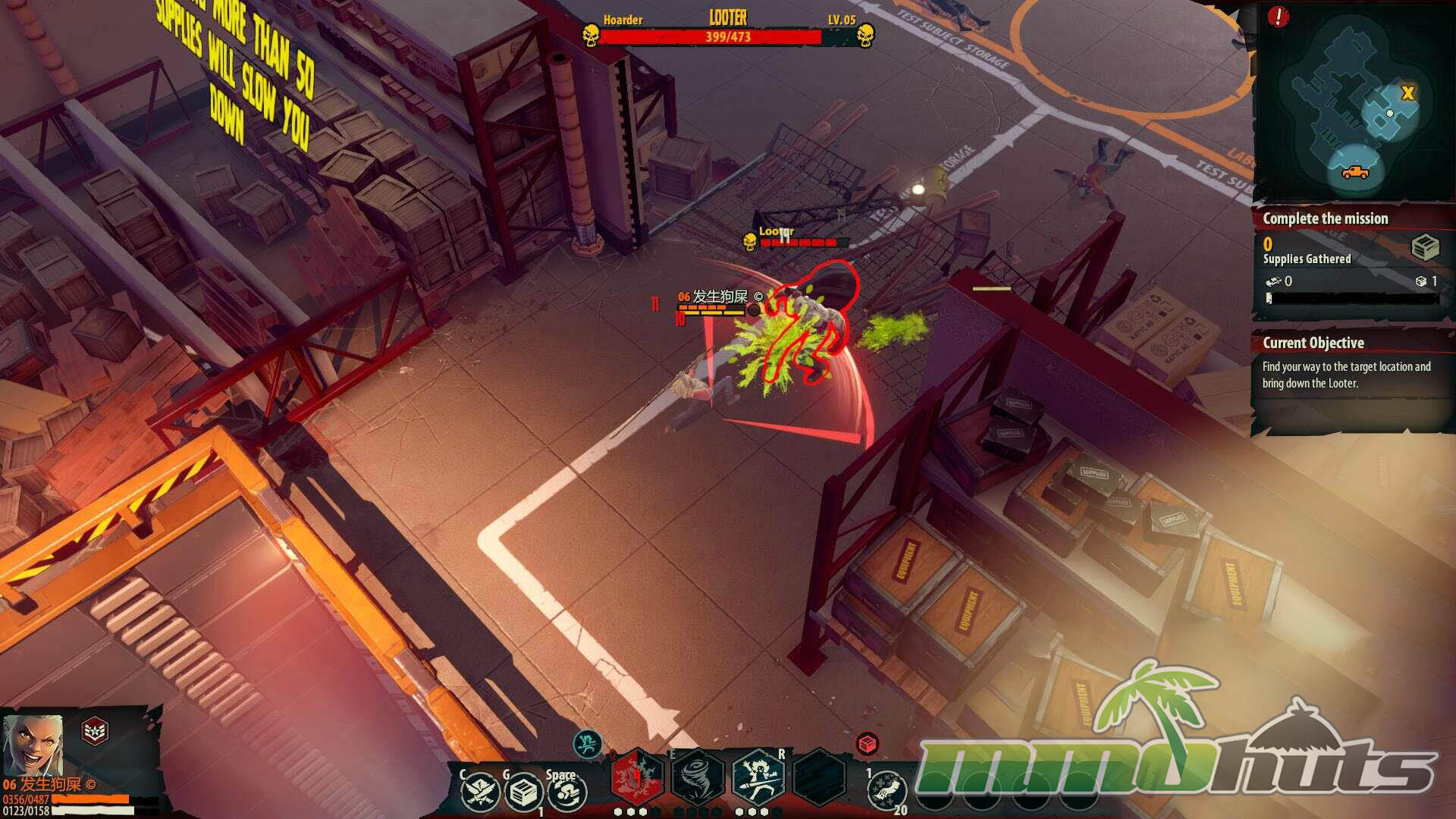Activate the red cooldown skill hexagon
The height and width of the screenshot is (819, 1456).
pyautogui.click(x=637, y=777)
